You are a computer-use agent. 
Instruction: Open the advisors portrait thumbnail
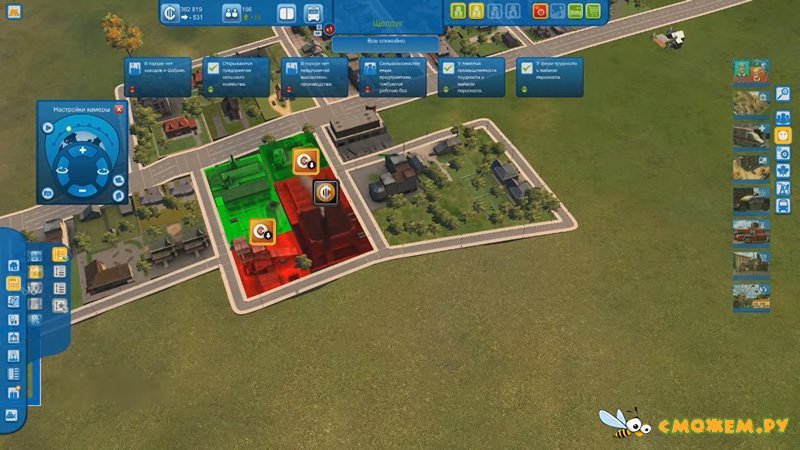coord(750,72)
